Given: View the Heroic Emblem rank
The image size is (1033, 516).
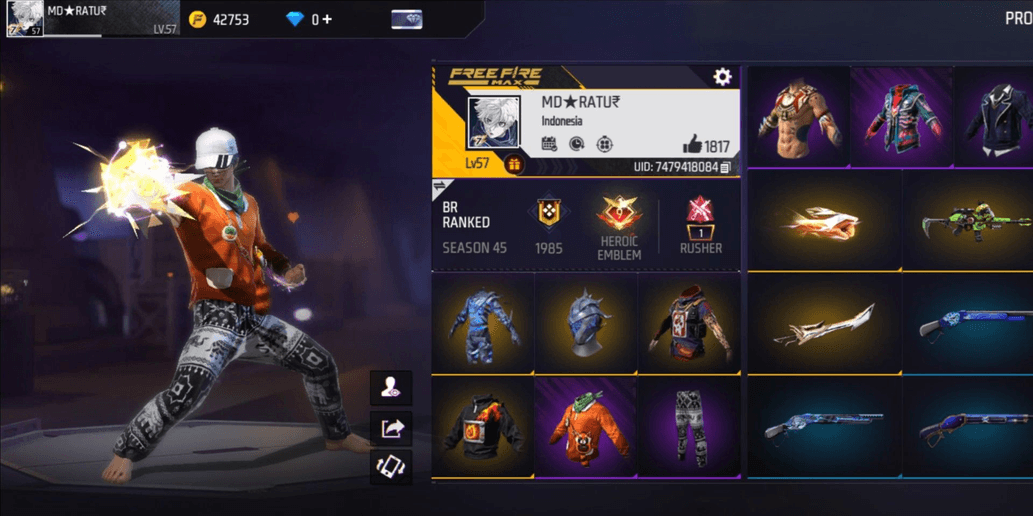Looking at the screenshot, I should (x=619, y=227).
